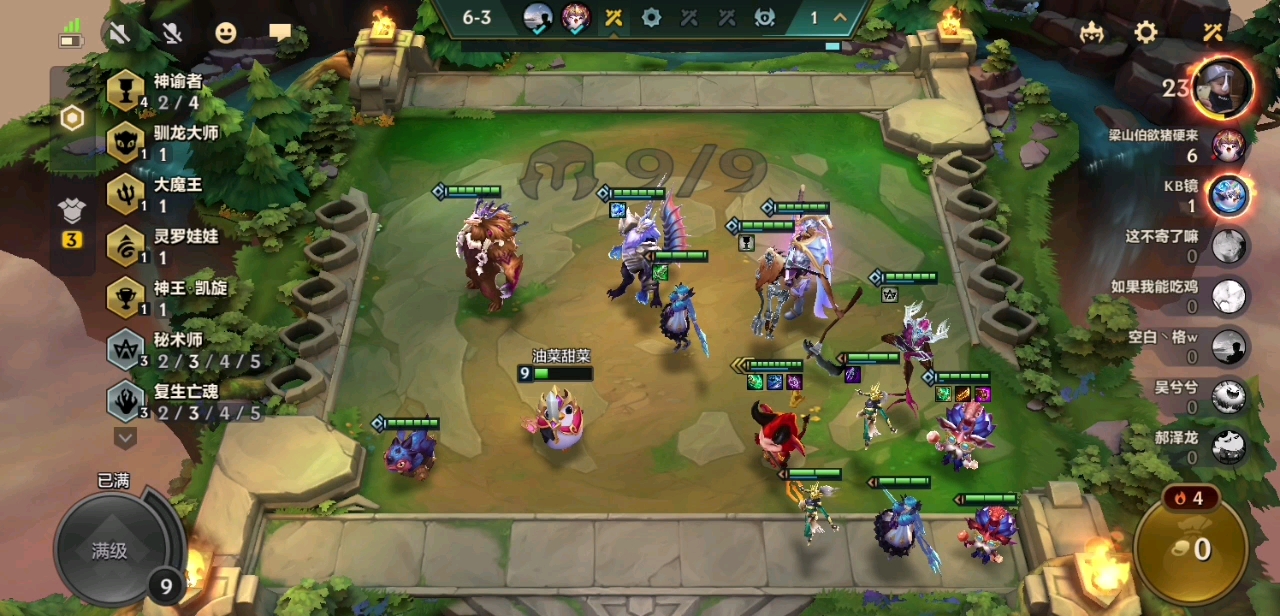Toggle the muted microphone icon
The image size is (1280, 616).
coord(173,34)
